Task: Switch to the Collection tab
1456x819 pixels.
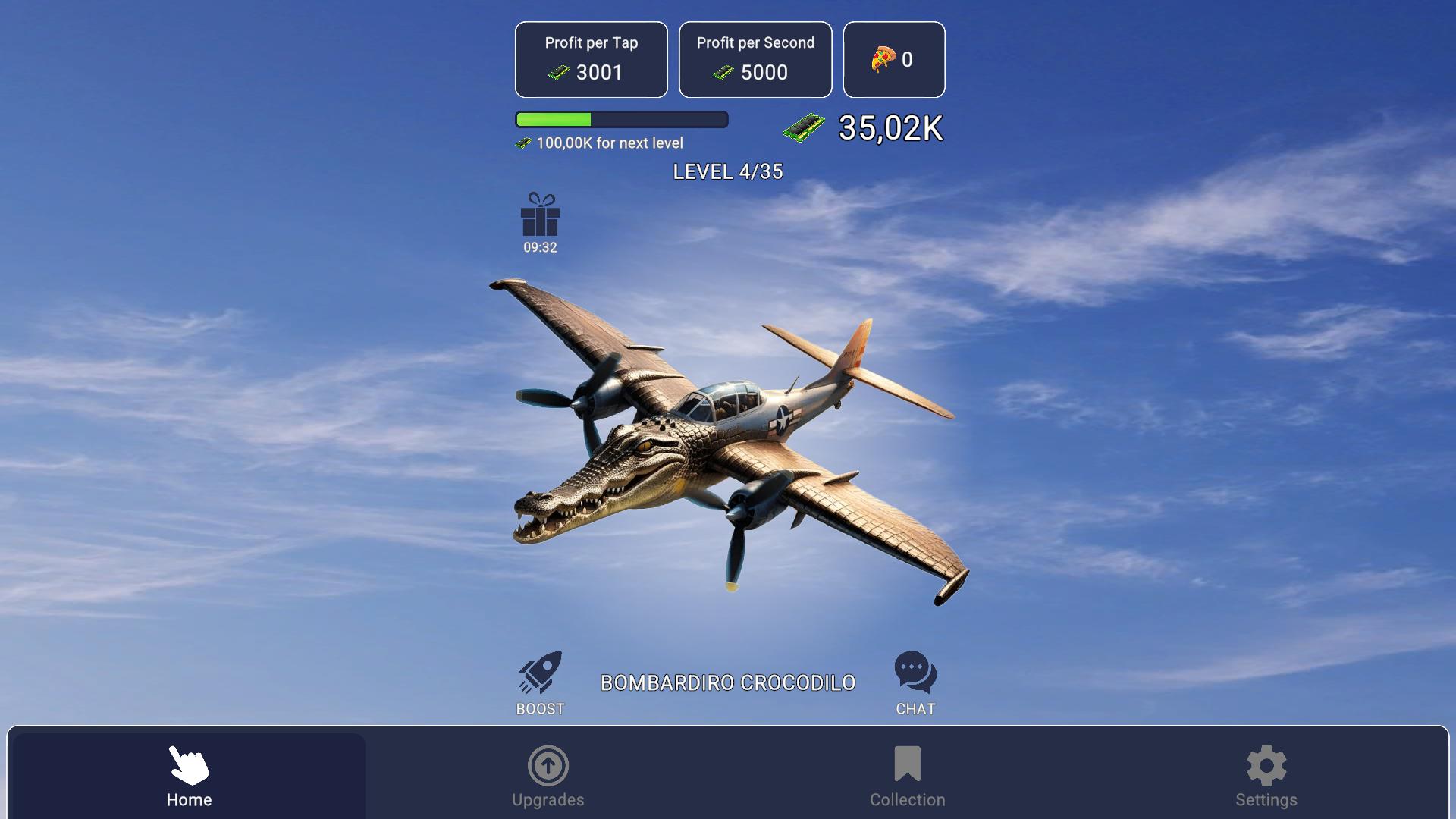Action: click(907, 773)
